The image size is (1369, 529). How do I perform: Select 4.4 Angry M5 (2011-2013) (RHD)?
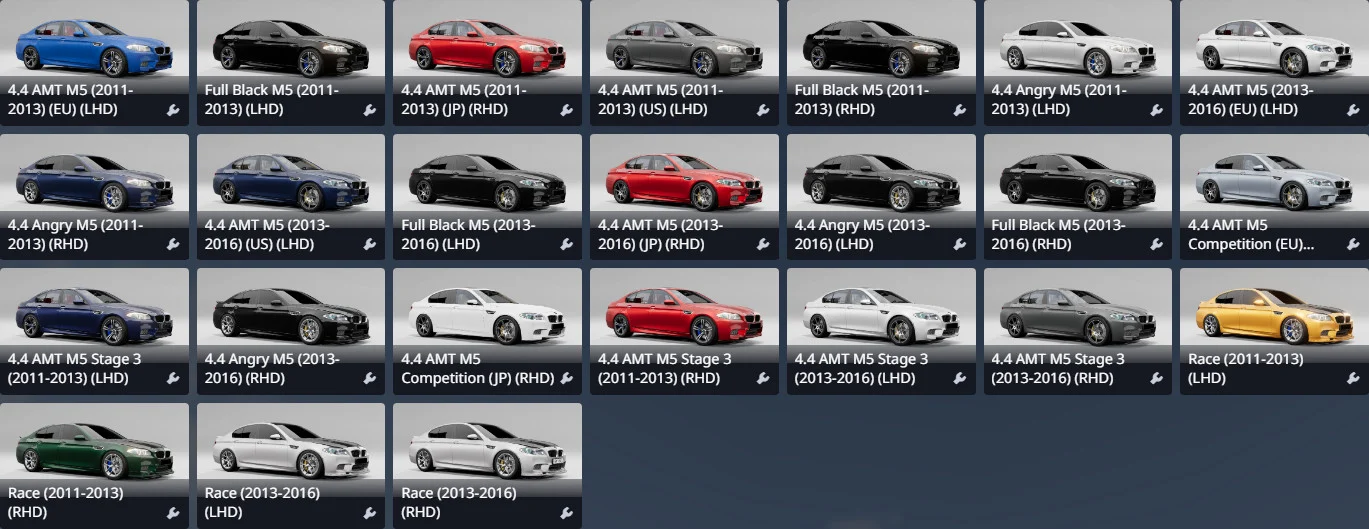tap(93, 180)
